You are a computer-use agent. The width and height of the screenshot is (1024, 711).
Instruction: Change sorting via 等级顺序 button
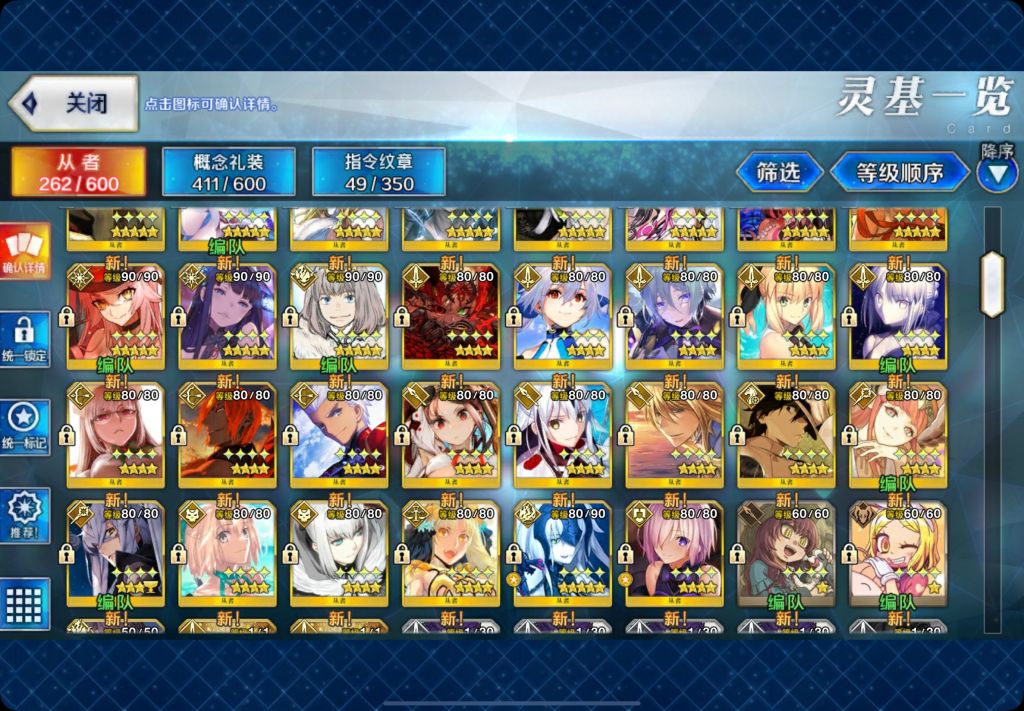(x=899, y=172)
